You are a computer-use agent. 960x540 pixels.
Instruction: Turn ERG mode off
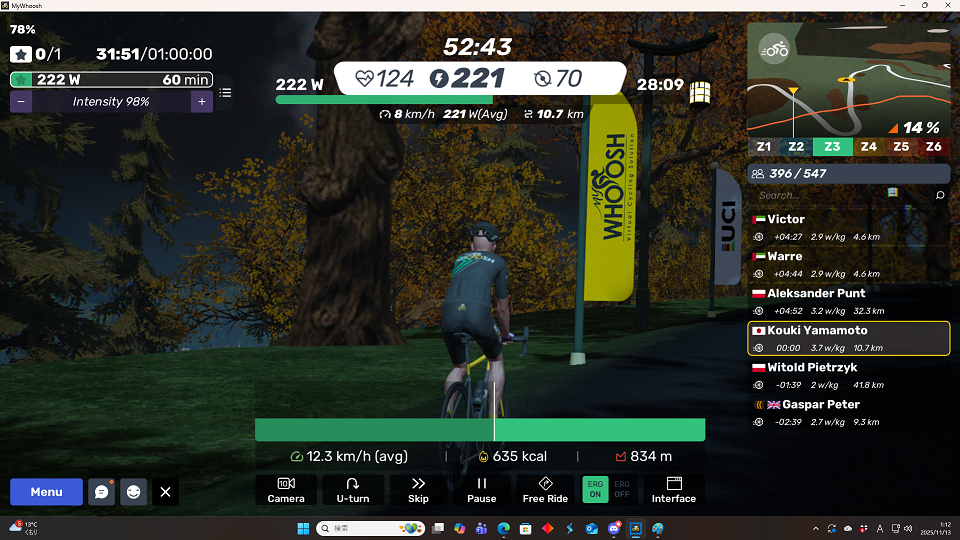pos(622,489)
